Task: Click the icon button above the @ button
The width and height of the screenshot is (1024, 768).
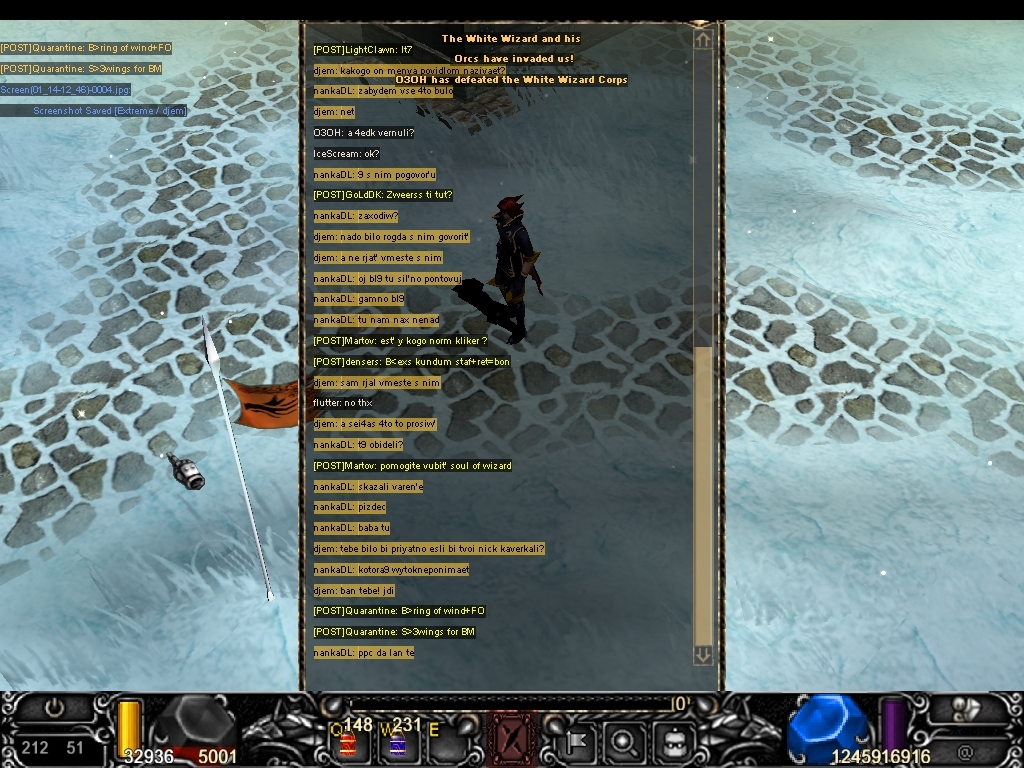Action: click(x=967, y=708)
